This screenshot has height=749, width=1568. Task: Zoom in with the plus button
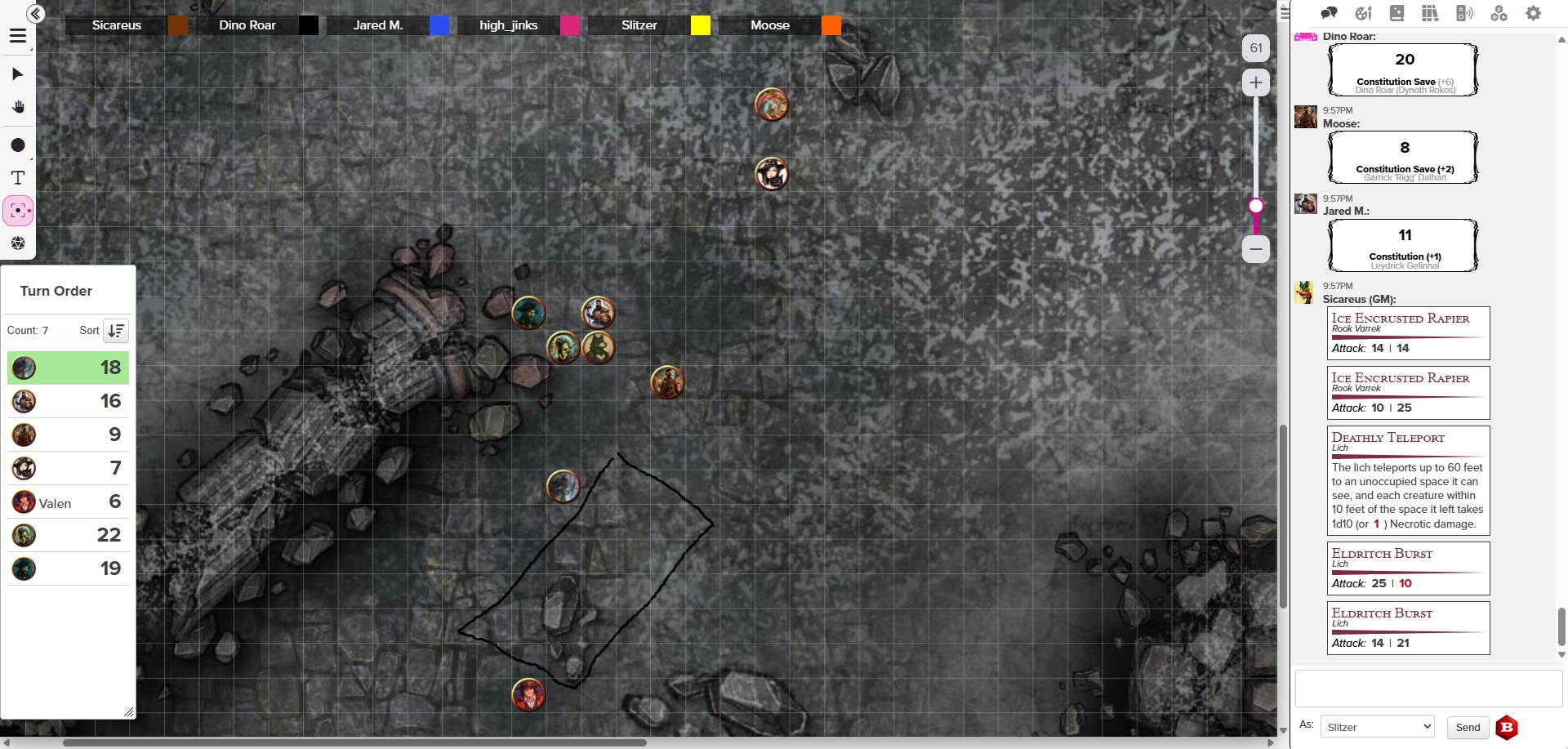(x=1256, y=82)
